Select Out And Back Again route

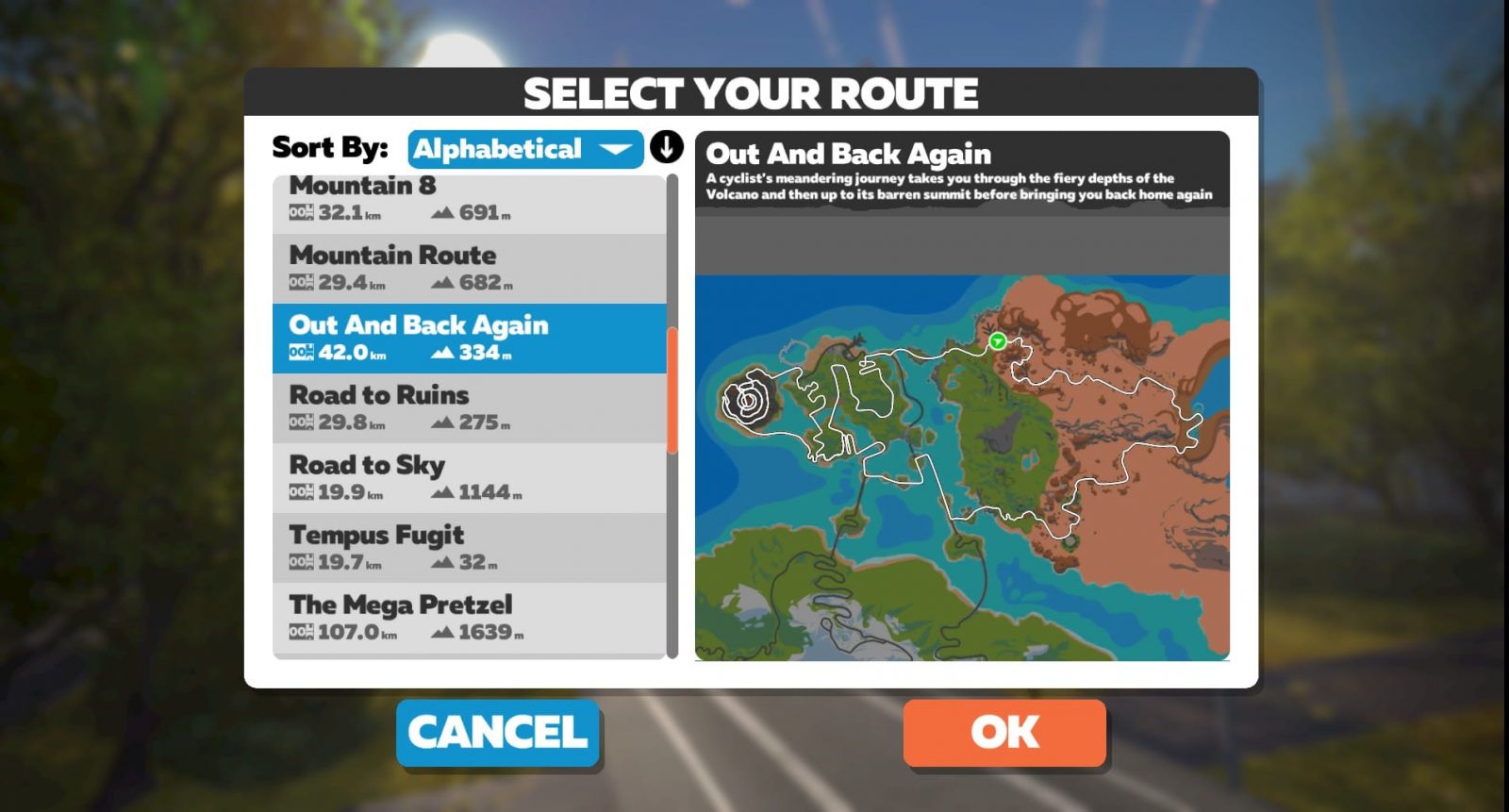pos(469,338)
